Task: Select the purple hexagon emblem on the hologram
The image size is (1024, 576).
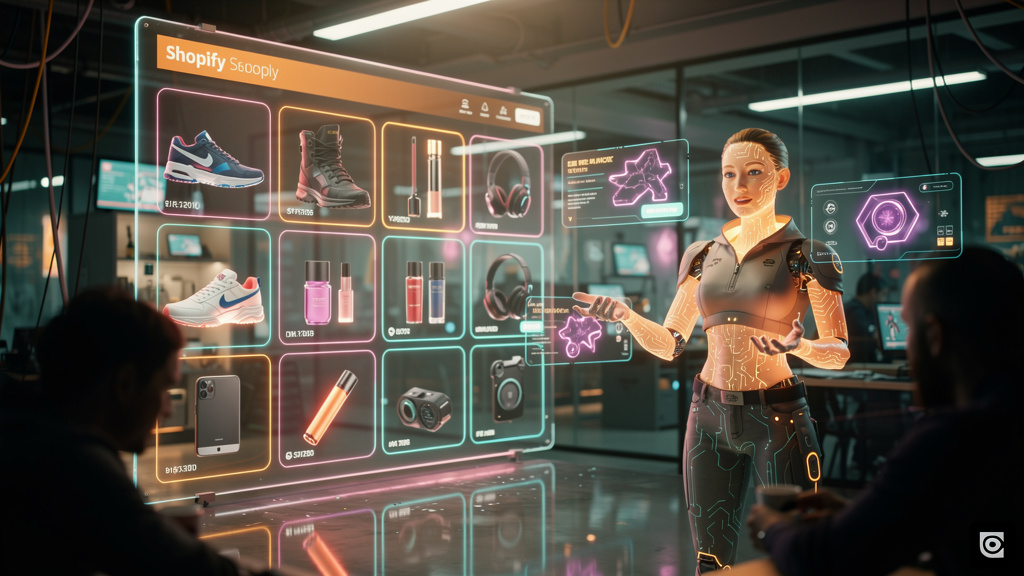Action: 886,217
